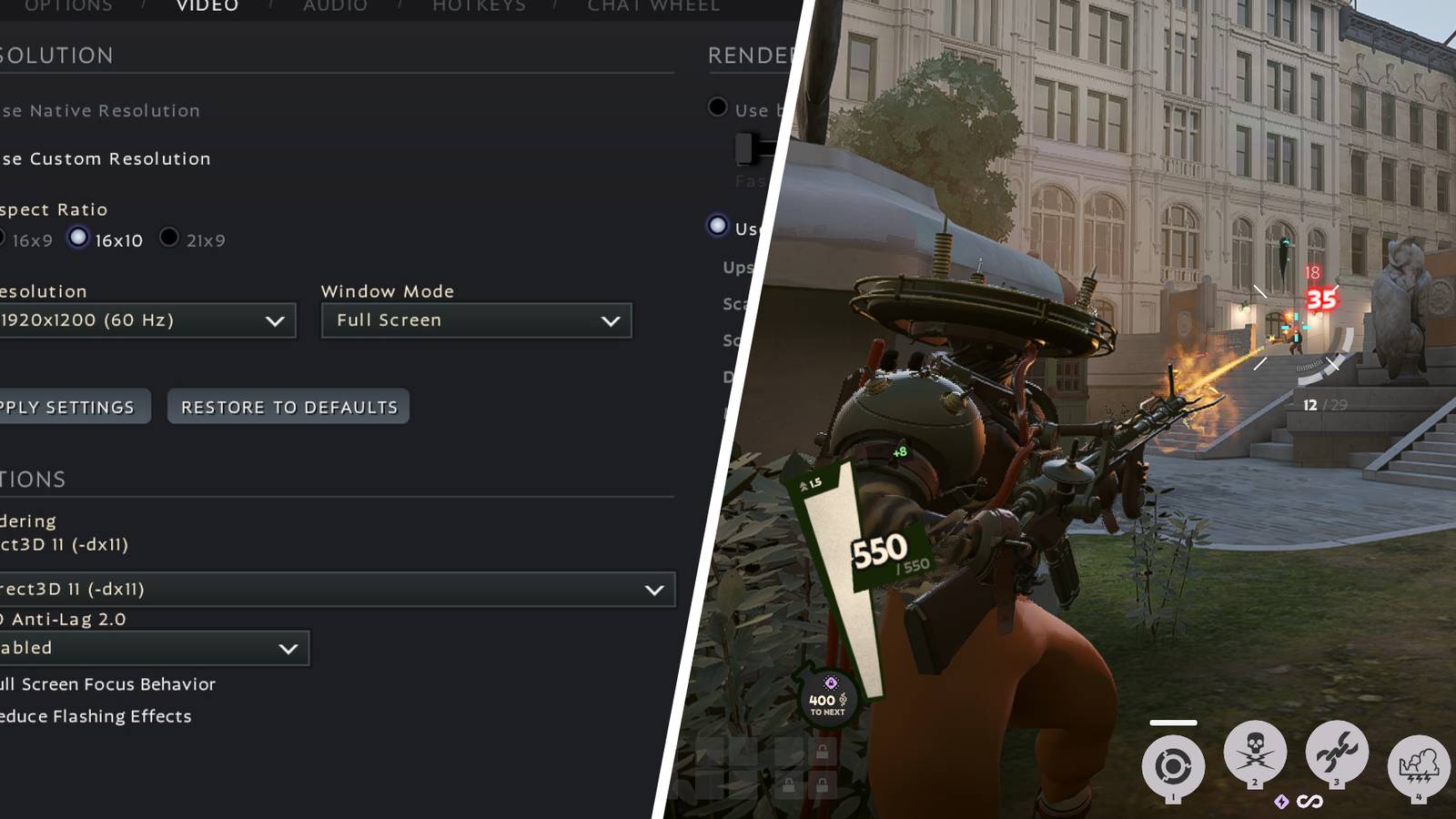Expand the Direct3D 11 rendering dropdown
Screen dimensions: 1456x819
click(337, 589)
